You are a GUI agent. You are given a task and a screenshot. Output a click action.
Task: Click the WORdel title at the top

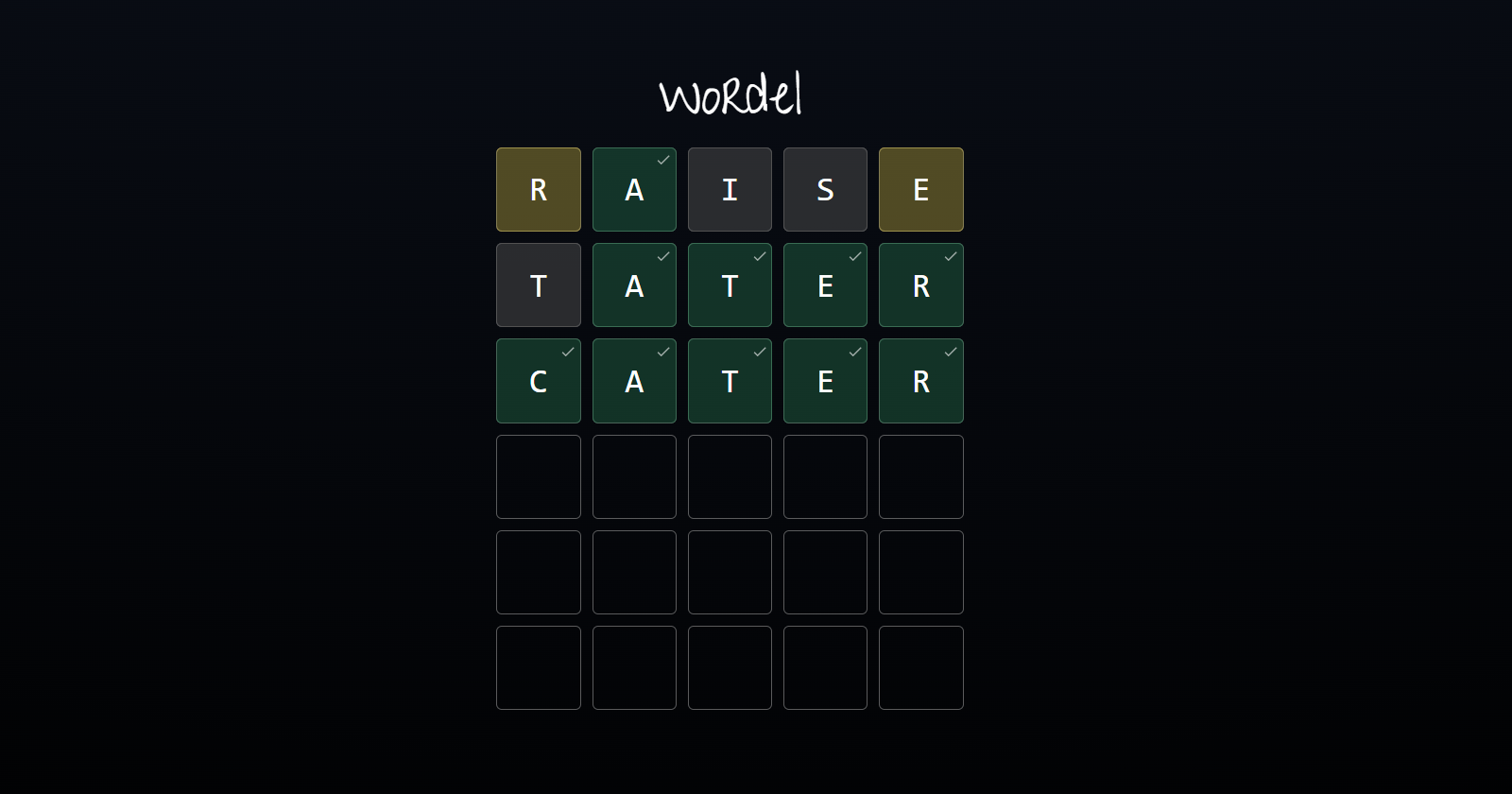tap(730, 95)
